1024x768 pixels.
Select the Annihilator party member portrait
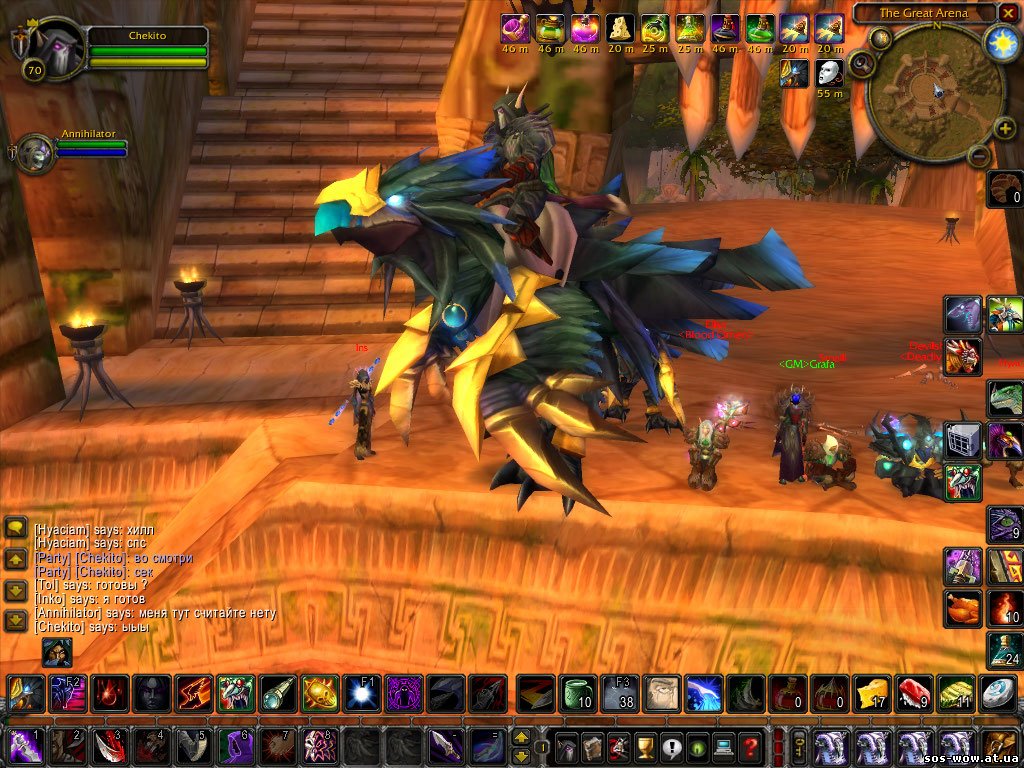[x=35, y=153]
